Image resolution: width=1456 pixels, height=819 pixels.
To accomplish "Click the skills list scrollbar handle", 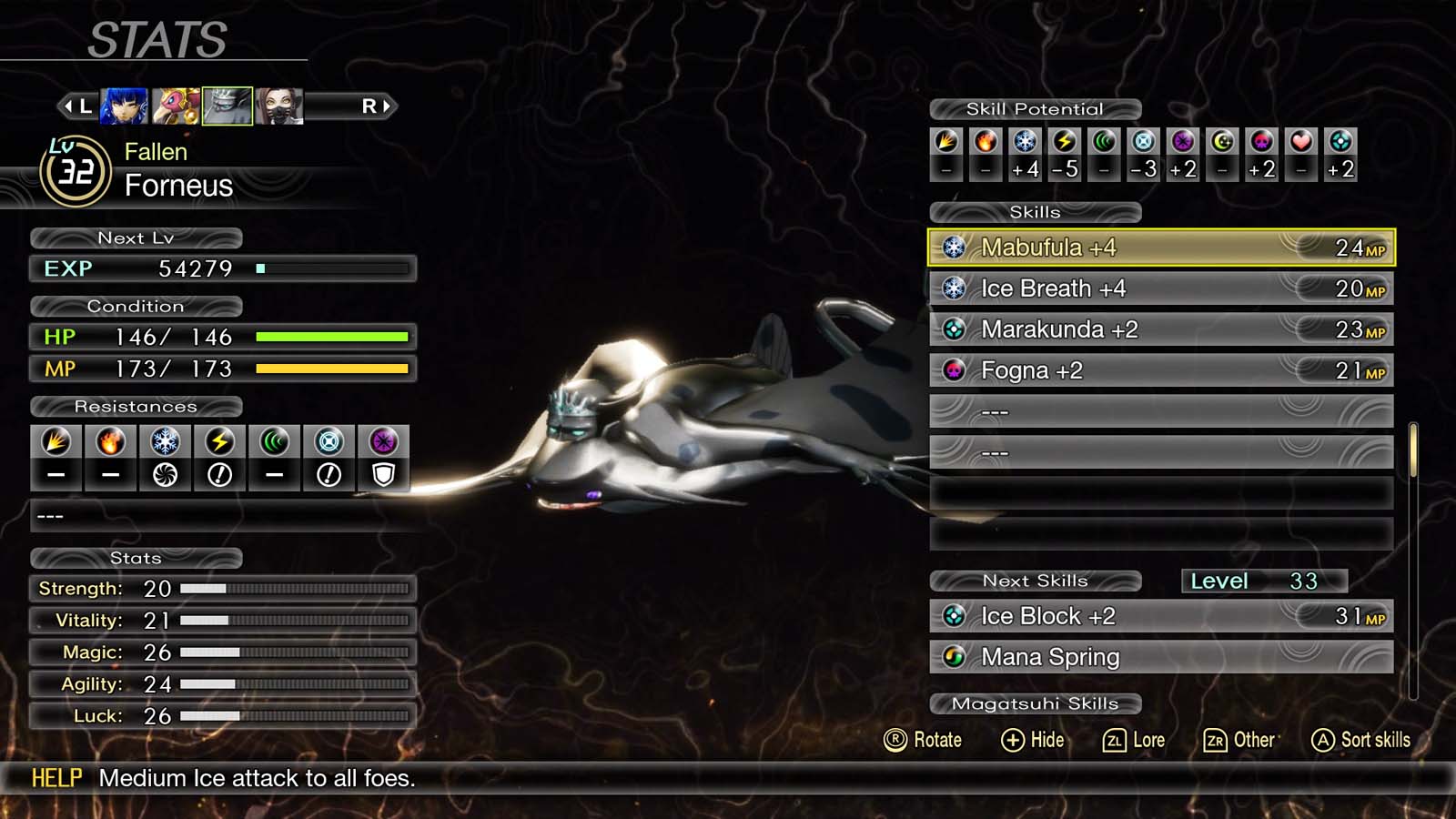I will (1412, 450).
